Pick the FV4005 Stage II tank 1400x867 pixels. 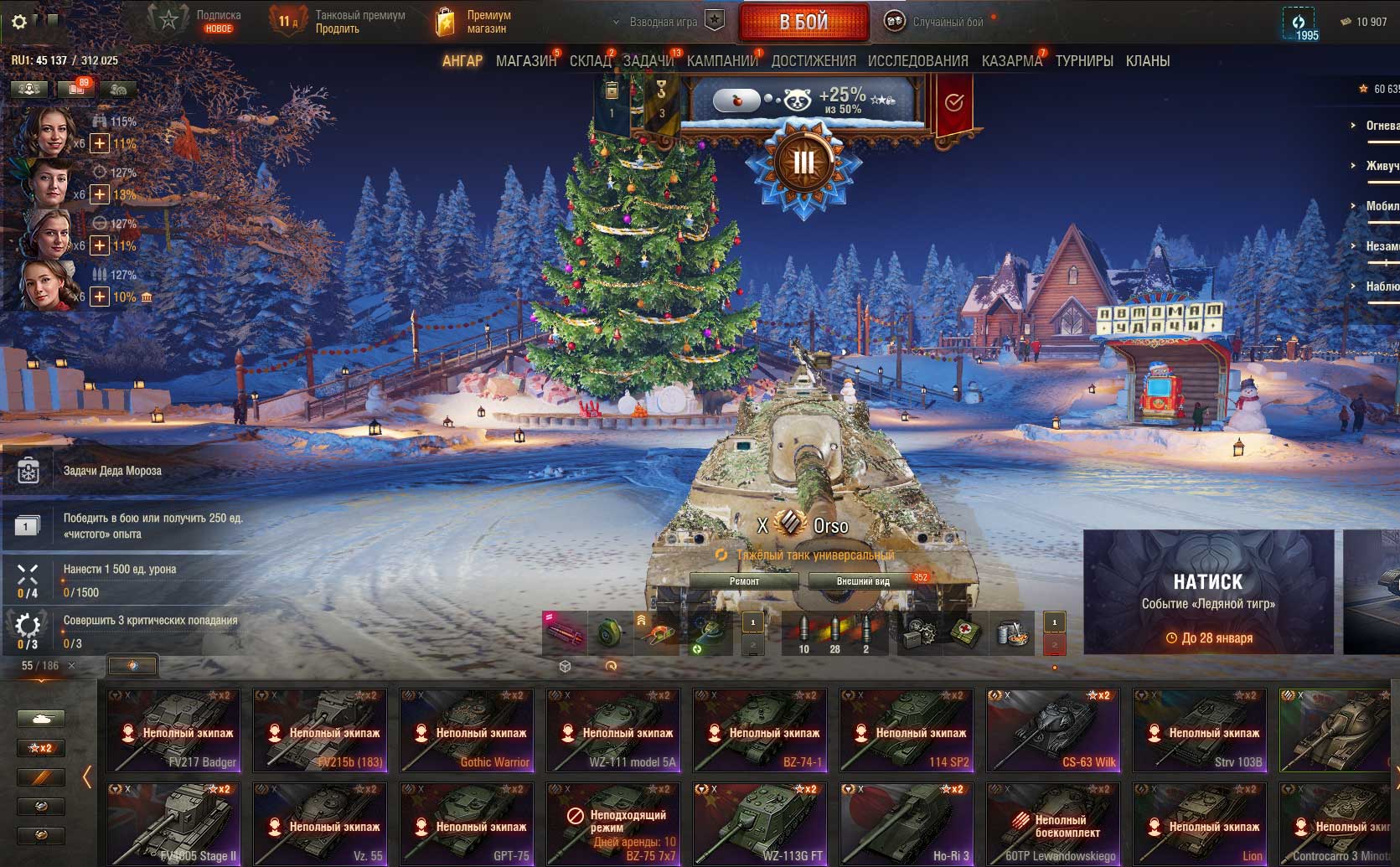point(173,823)
